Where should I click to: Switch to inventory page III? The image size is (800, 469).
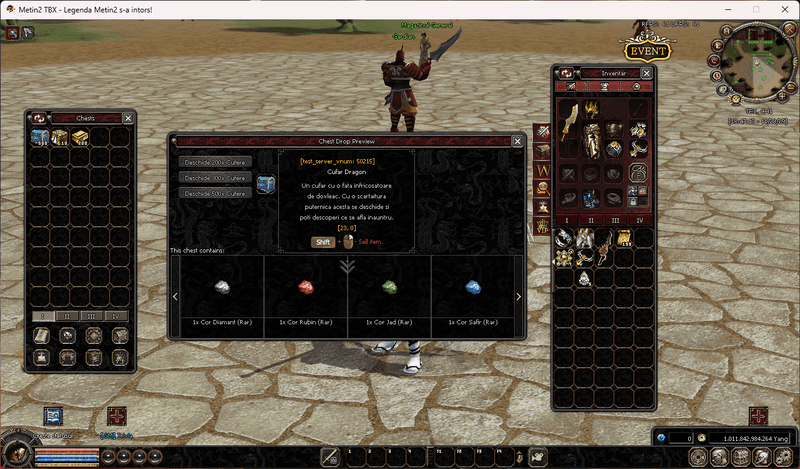(617, 219)
